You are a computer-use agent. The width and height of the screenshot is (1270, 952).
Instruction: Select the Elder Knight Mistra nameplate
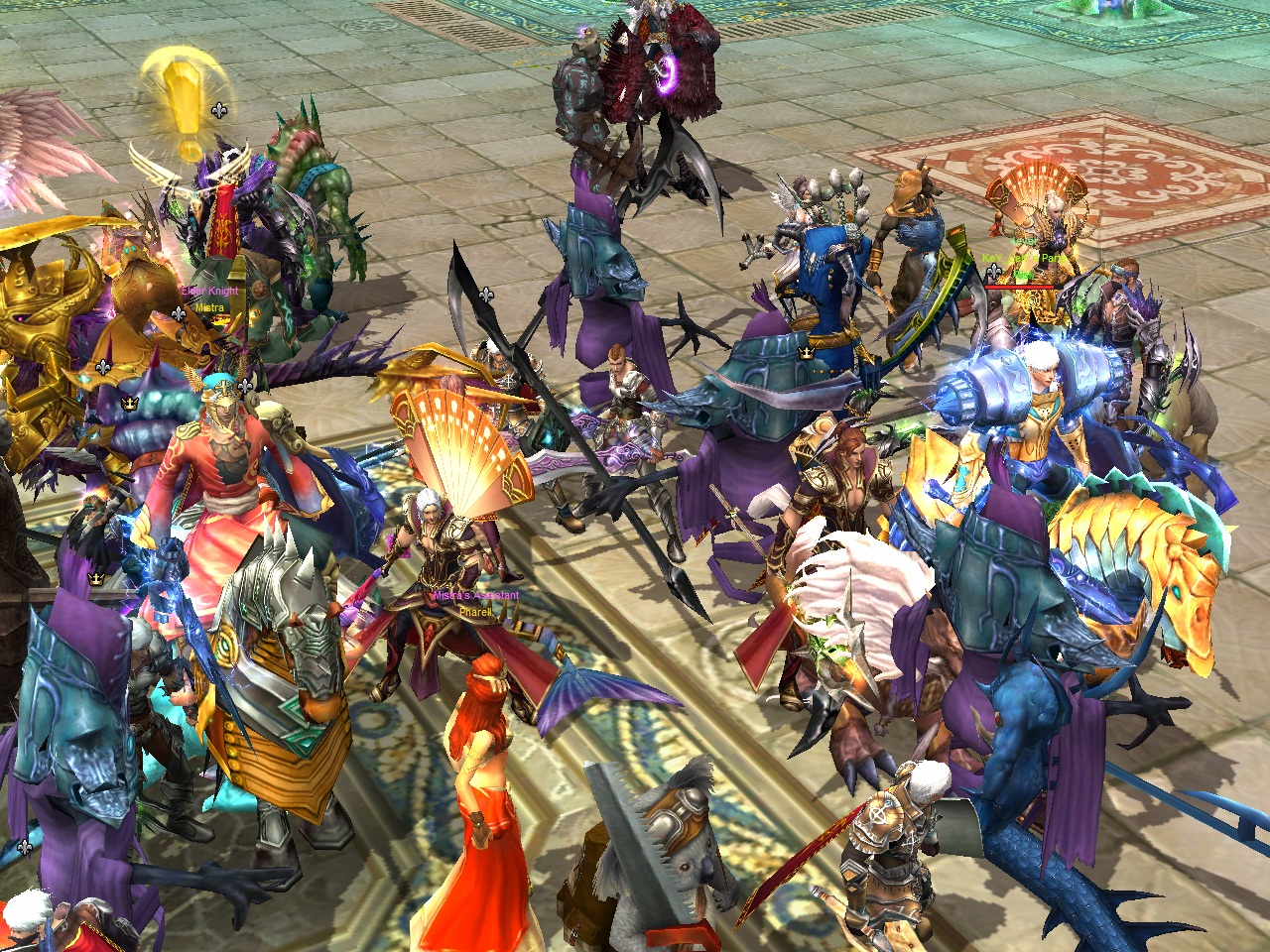(209, 299)
